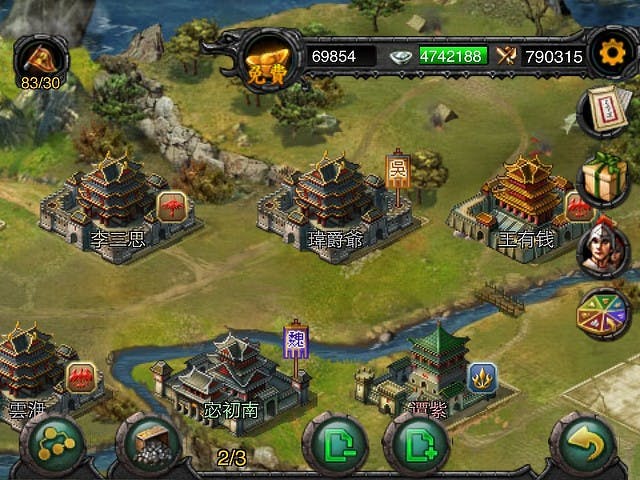The height and width of the screenshot is (480, 640).
Task: Open the mail letter icon
Action: pos(603,110)
